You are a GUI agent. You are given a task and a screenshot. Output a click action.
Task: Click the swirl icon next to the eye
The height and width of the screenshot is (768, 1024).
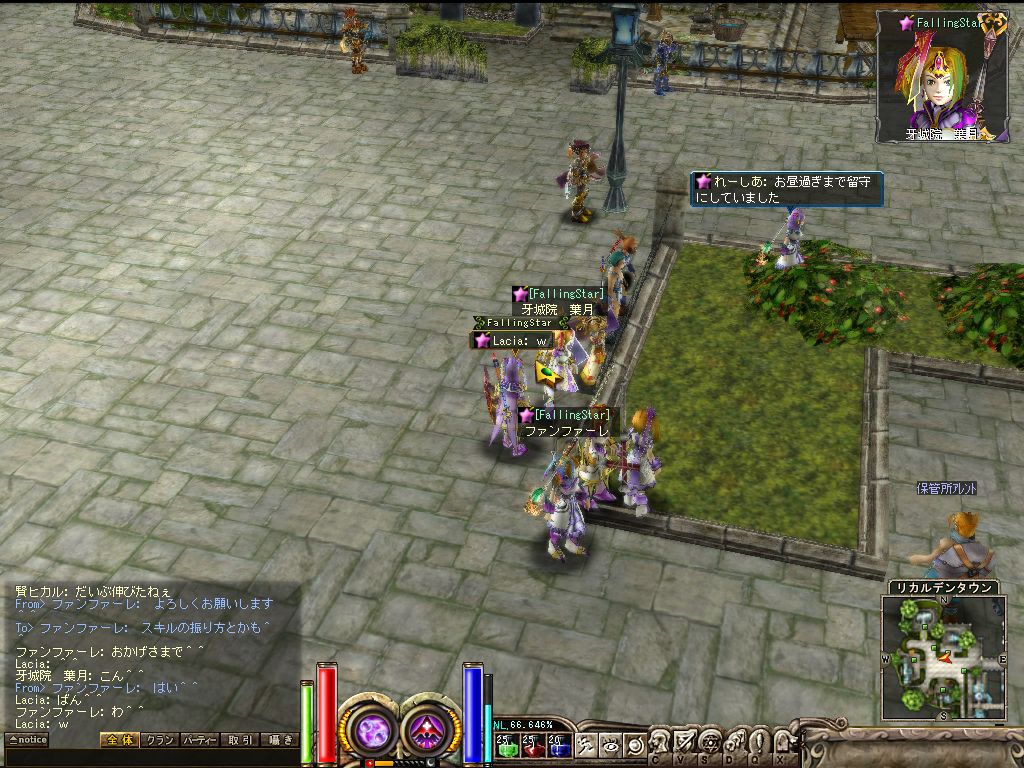[633, 744]
